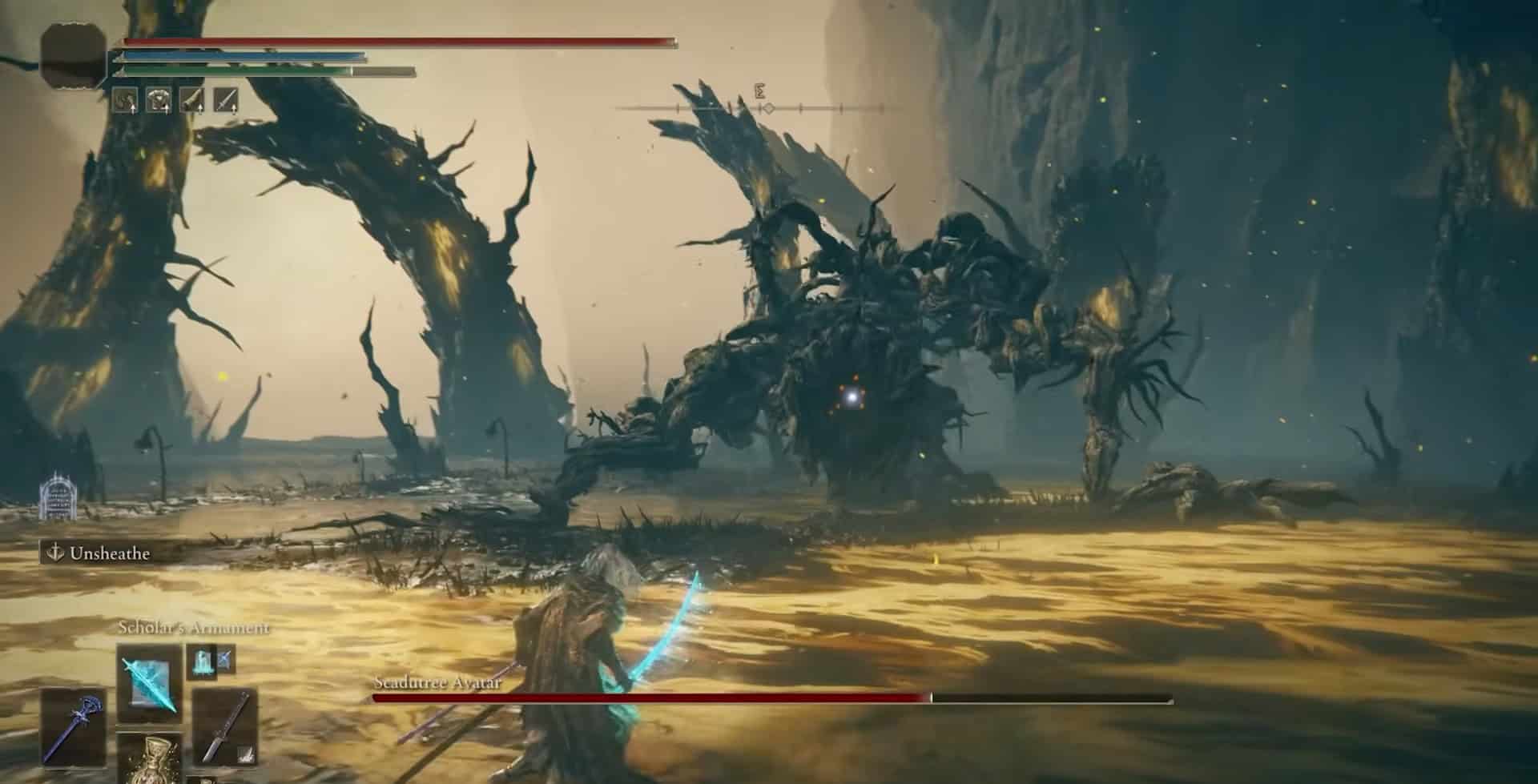Click the compass bar at the top
1538x784 pixels.
click(x=761, y=107)
